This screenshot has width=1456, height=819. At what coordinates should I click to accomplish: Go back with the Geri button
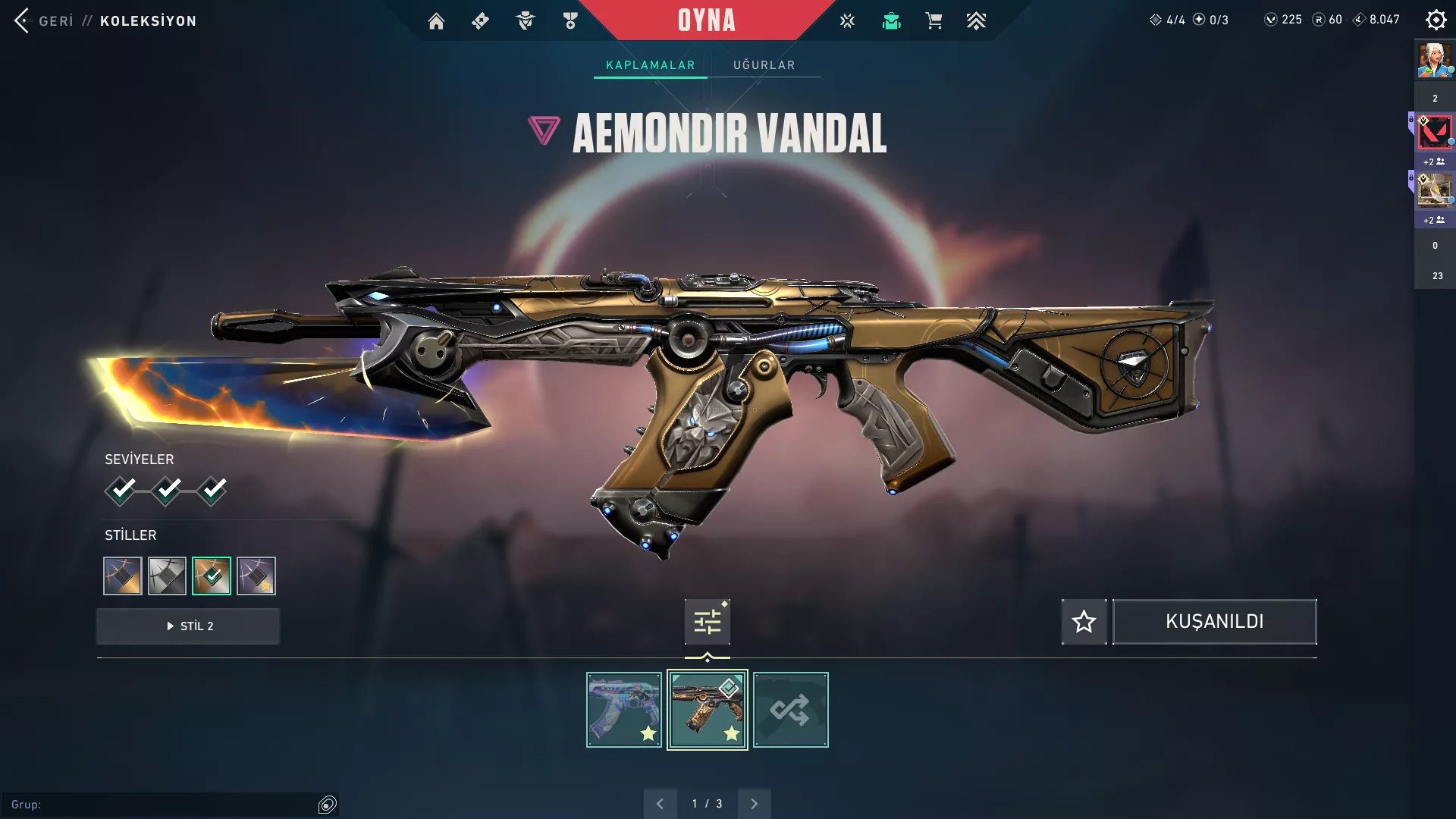[44, 20]
